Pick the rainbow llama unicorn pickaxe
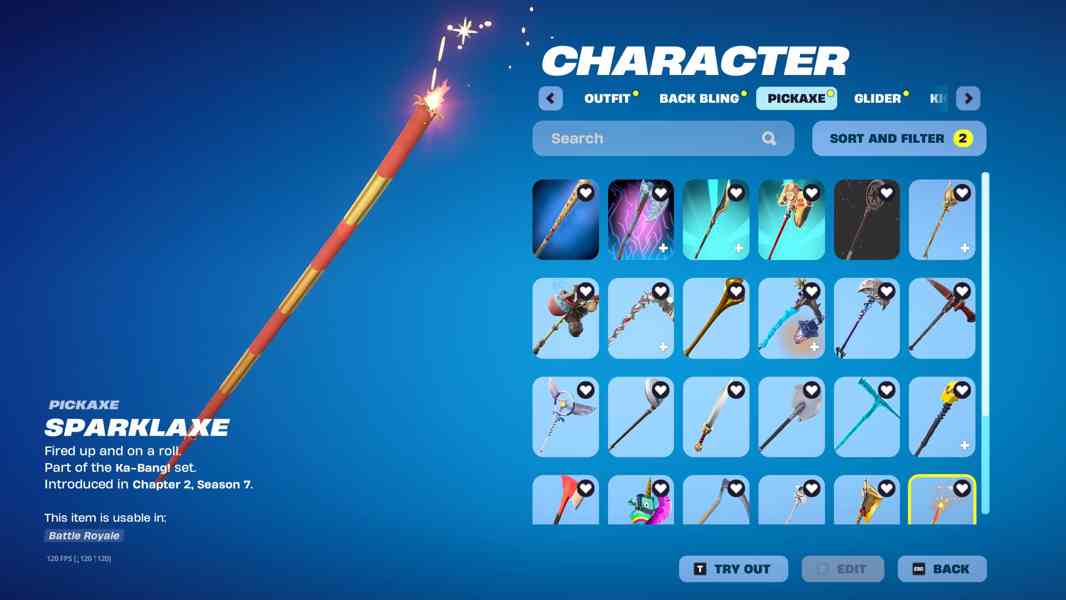Image resolution: width=1066 pixels, height=600 pixels. click(641, 502)
